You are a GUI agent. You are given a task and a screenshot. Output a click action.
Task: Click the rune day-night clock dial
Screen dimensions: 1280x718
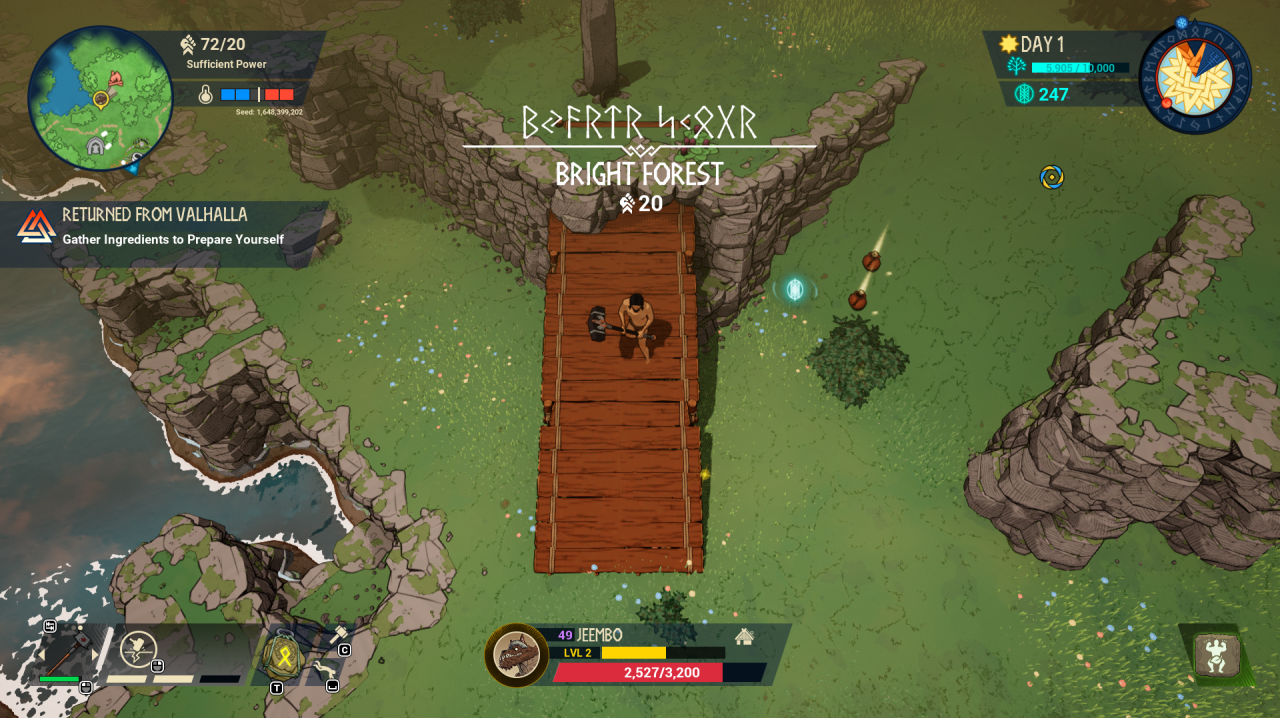[1195, 78]
